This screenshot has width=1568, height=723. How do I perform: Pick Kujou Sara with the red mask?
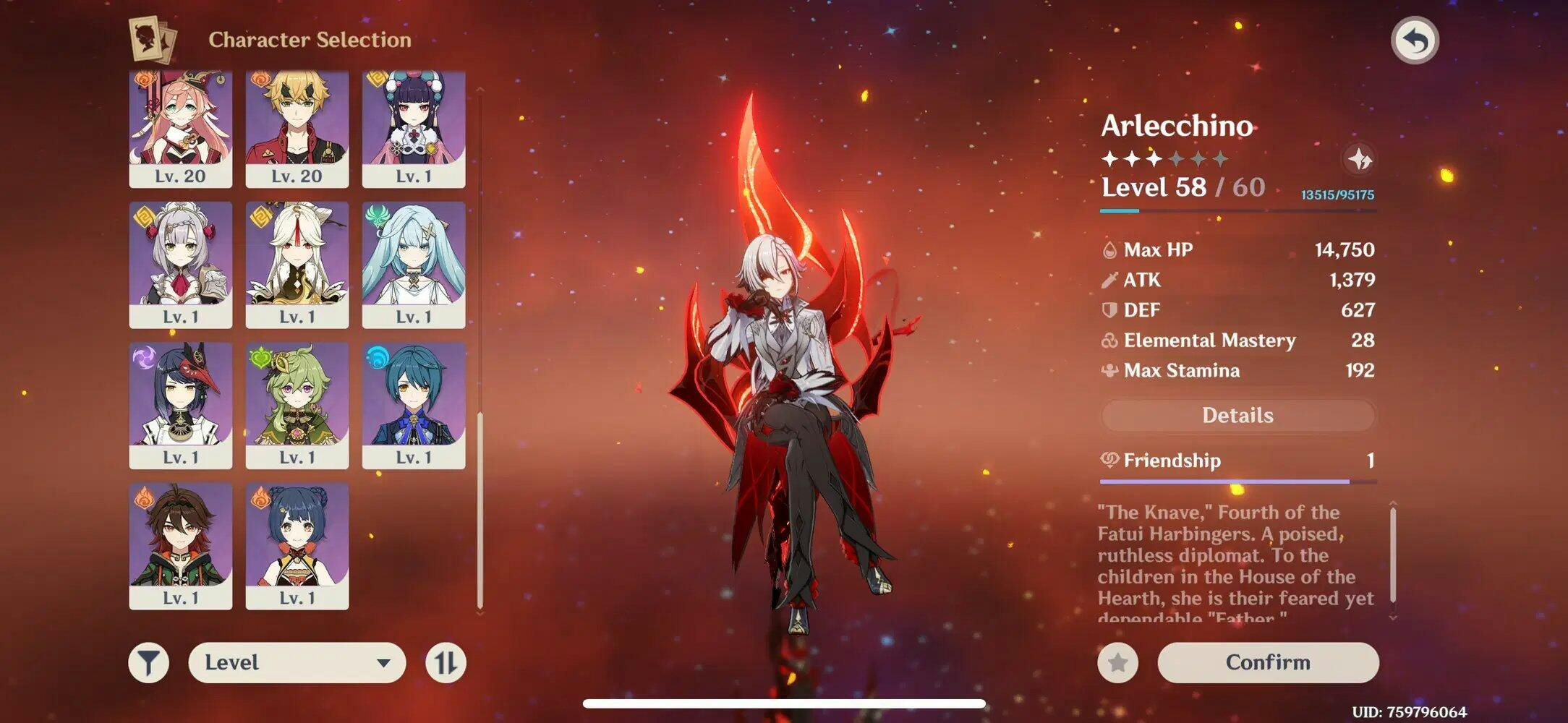[181, 405]
